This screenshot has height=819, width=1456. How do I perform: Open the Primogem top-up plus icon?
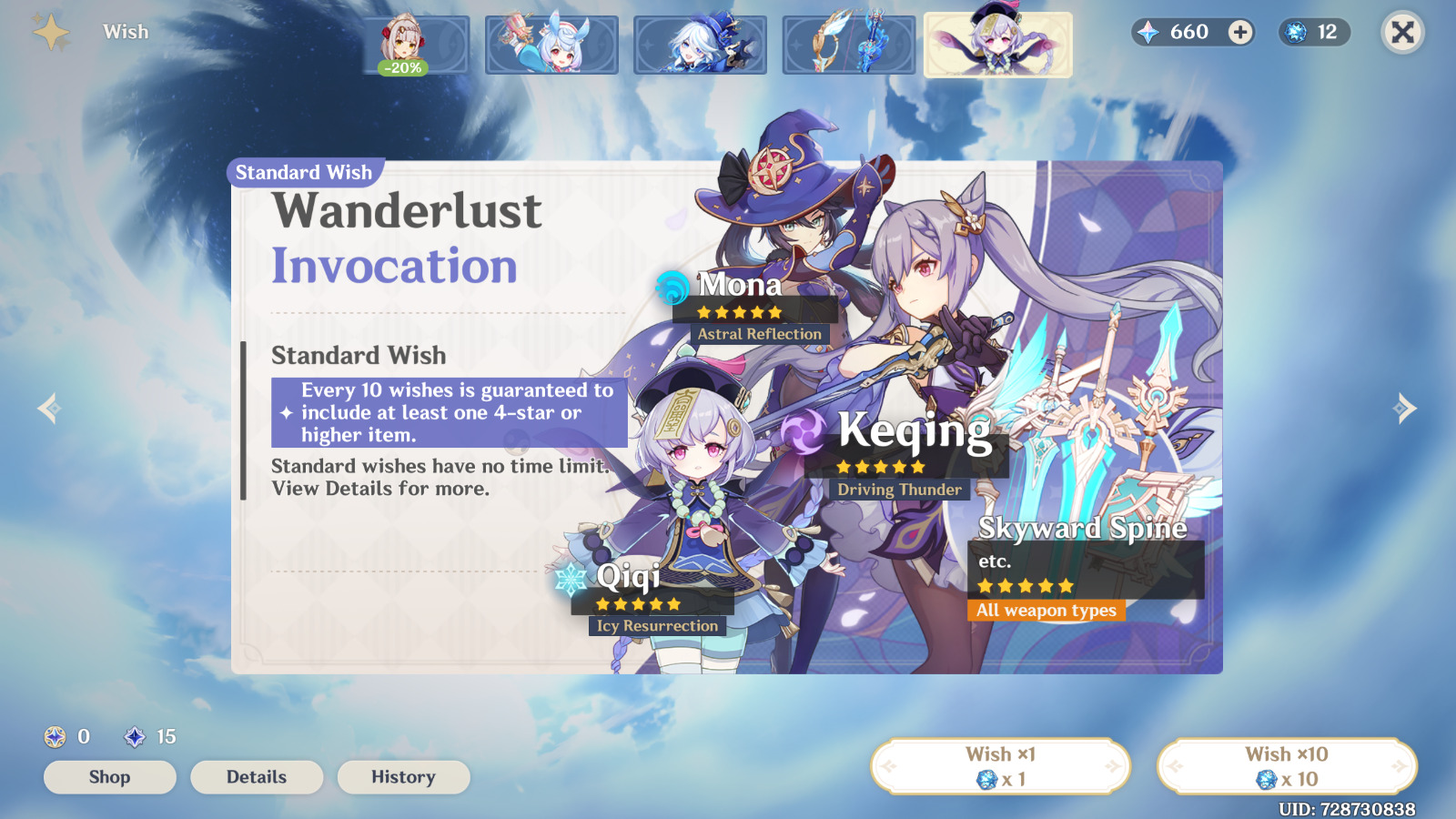(x=1239, y=33)
